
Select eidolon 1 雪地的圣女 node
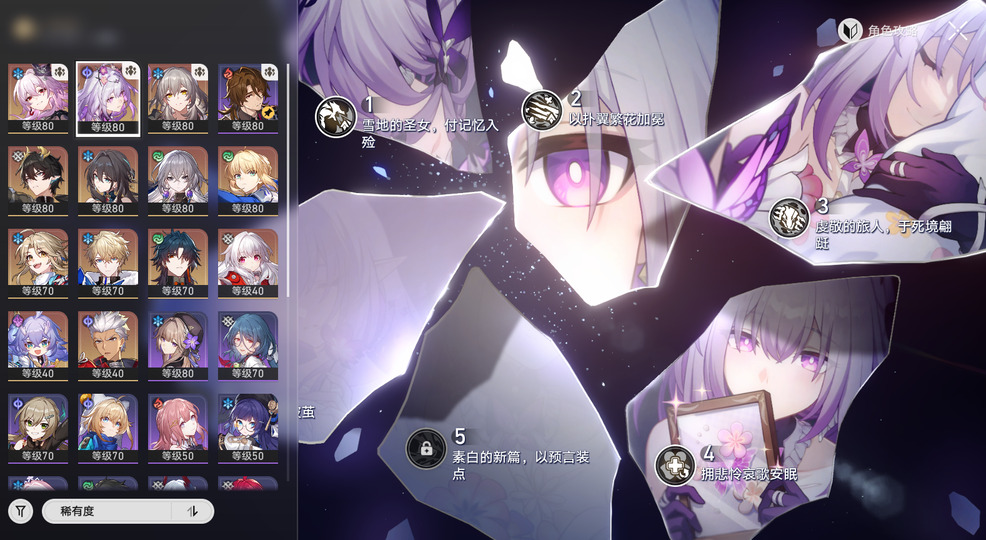click(336, 117)
